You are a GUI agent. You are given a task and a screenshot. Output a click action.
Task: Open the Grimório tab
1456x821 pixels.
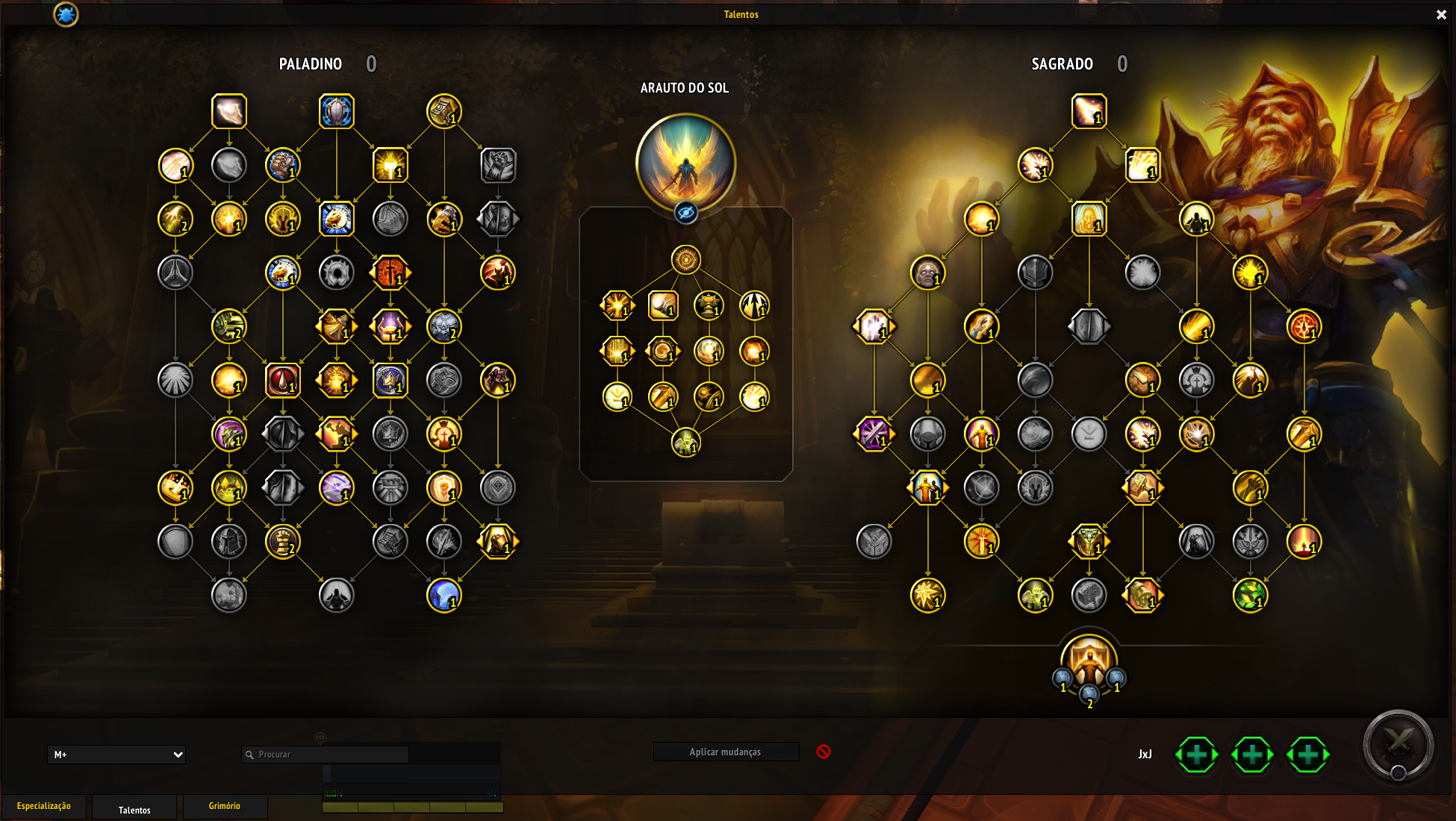[x=225, y=806]
